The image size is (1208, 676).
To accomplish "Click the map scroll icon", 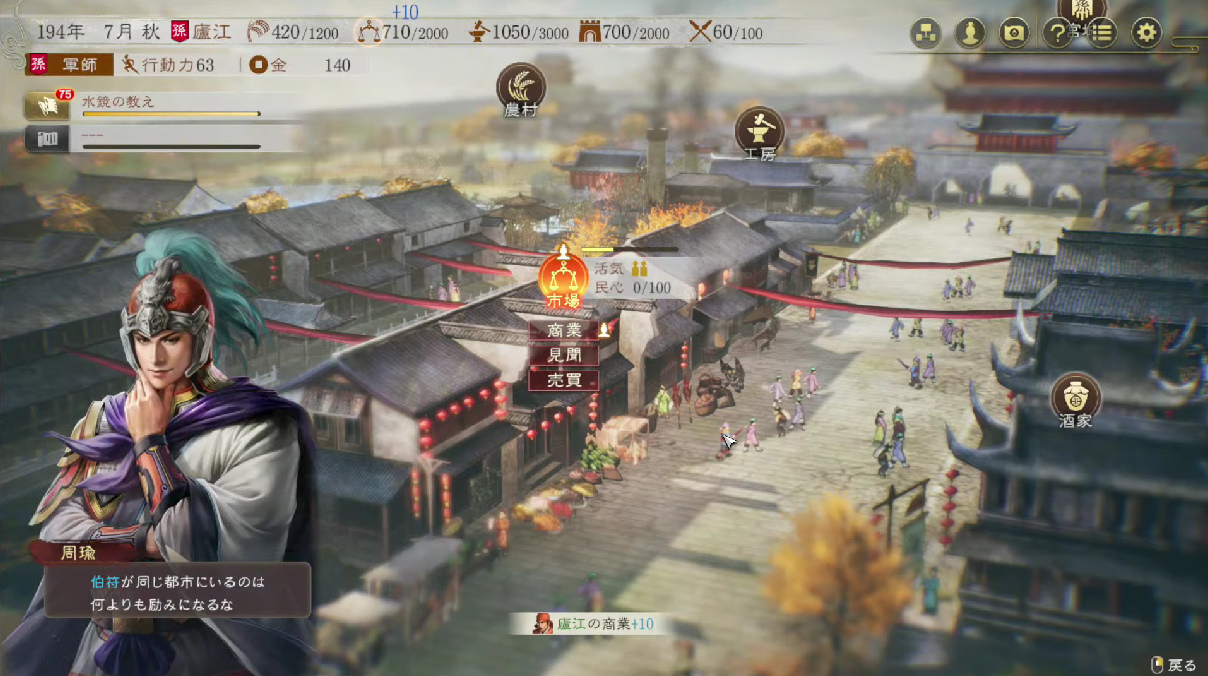I will point(1014,33).
